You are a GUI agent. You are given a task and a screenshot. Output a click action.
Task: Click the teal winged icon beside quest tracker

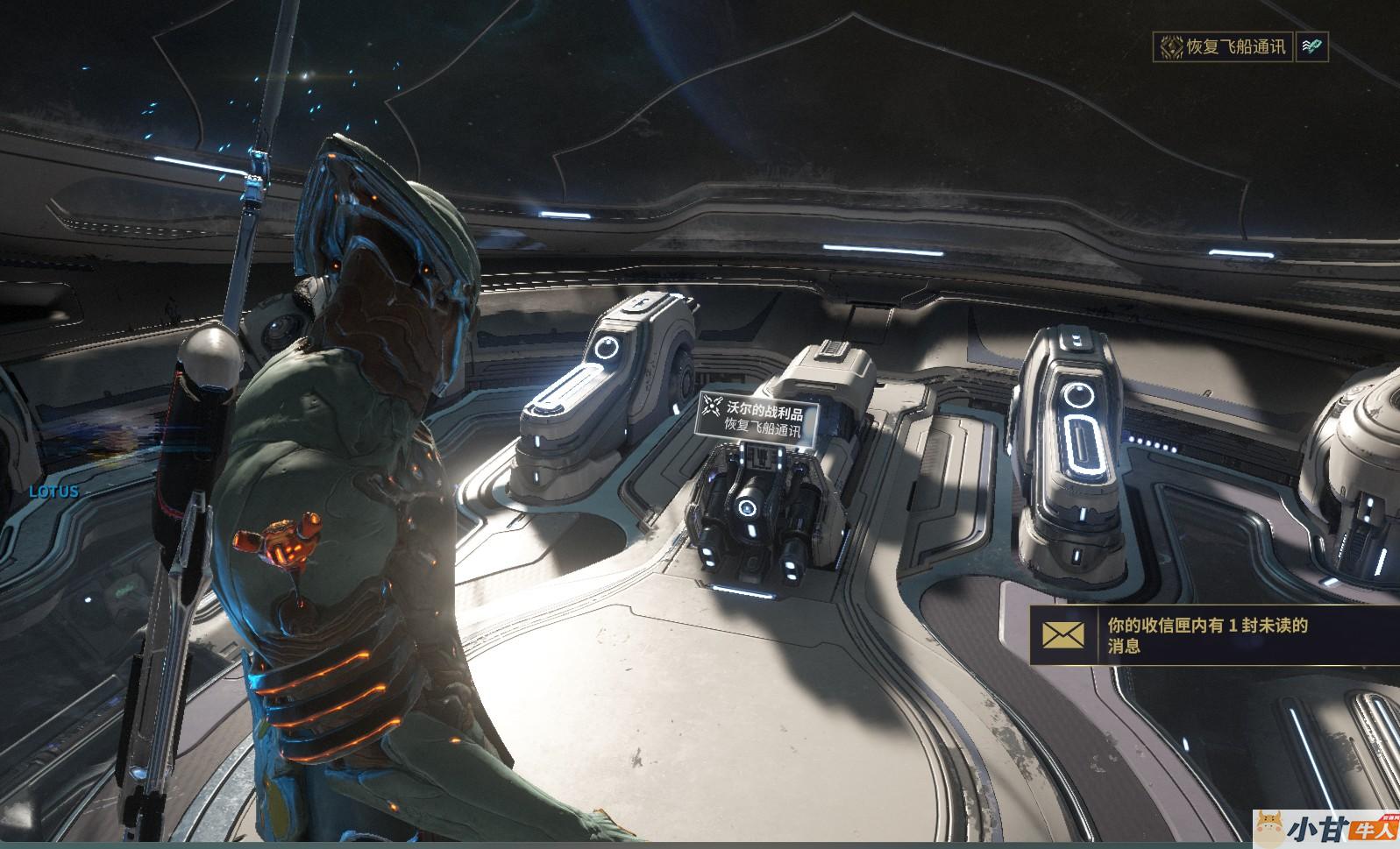(1311, 46)
